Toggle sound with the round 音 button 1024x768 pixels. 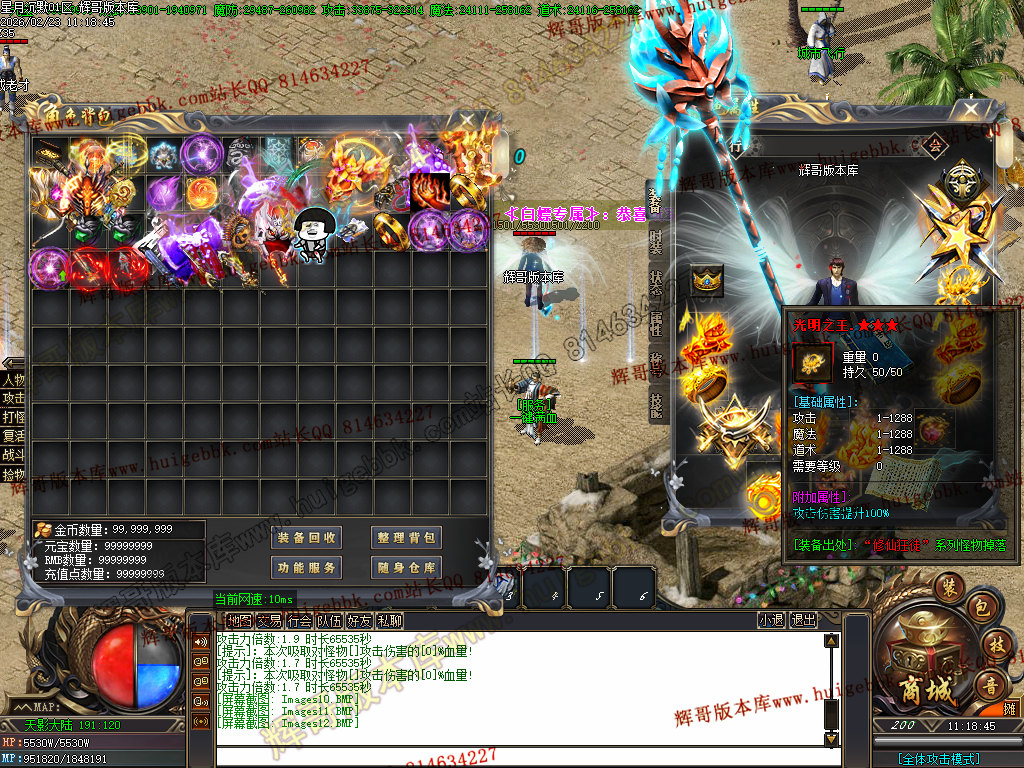point(990,686)
